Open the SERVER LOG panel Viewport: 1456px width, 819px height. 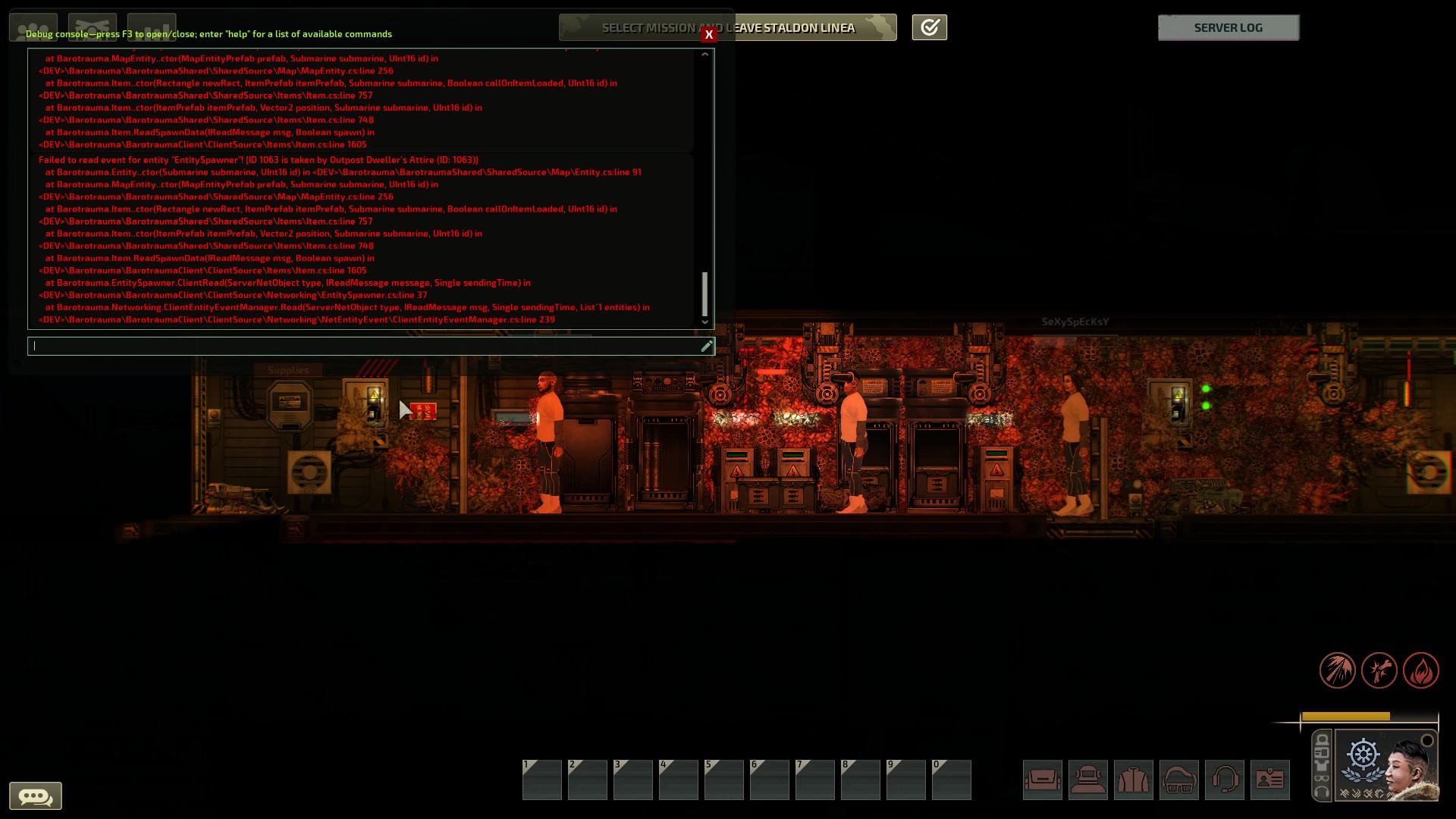point(1228,27)
